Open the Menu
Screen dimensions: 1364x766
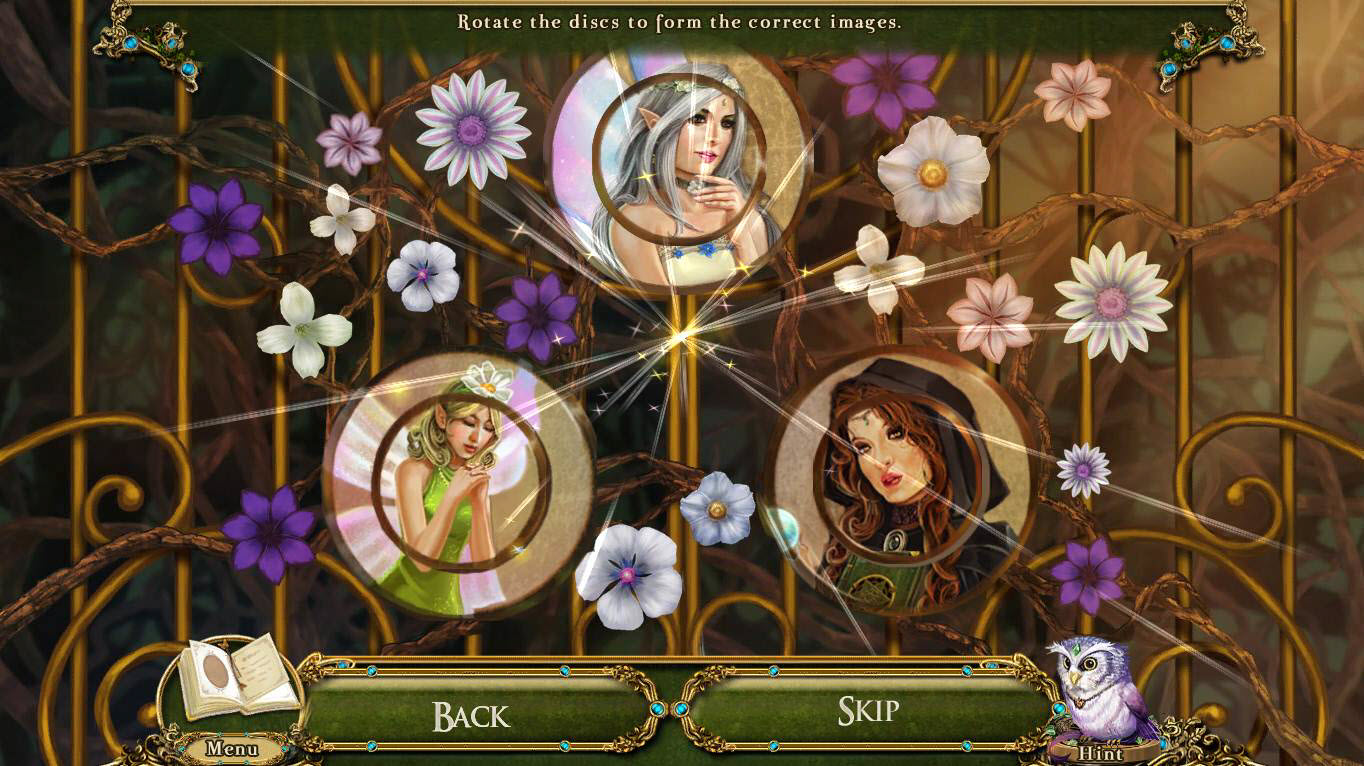pyautogui.click(x=232, y=748)
